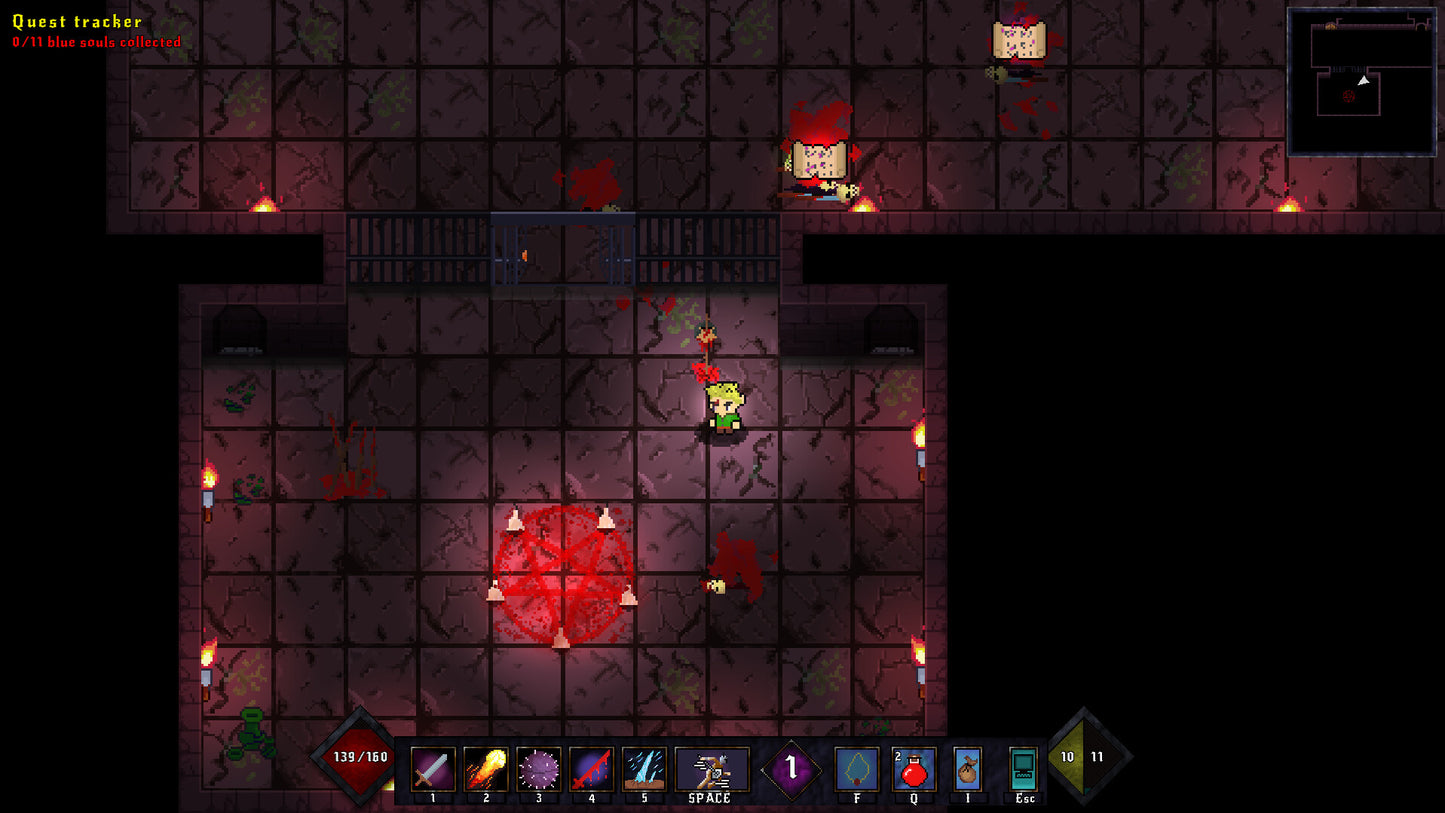Use the purple spiked orb spell

538,770
